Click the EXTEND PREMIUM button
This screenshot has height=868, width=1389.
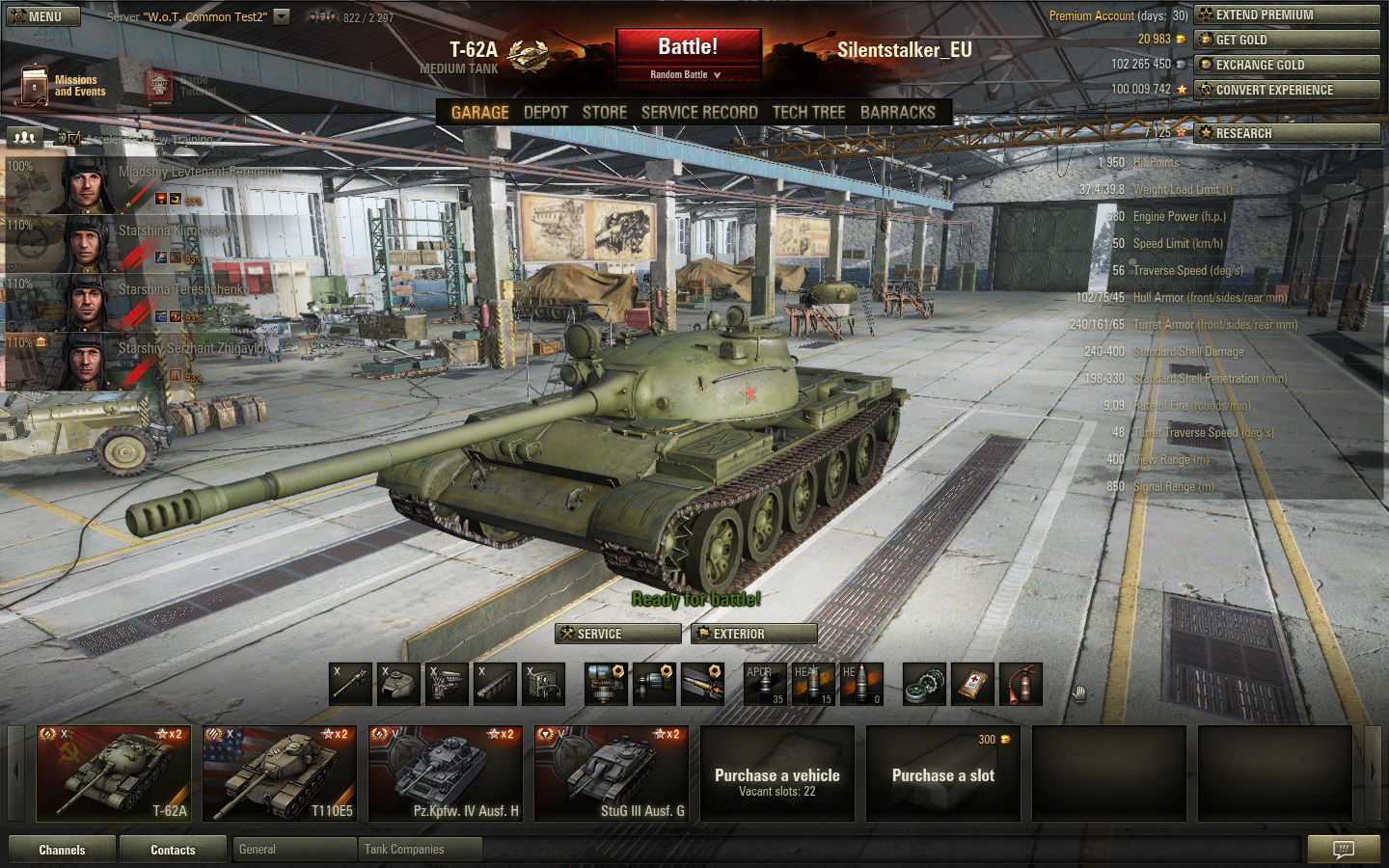1287,14
